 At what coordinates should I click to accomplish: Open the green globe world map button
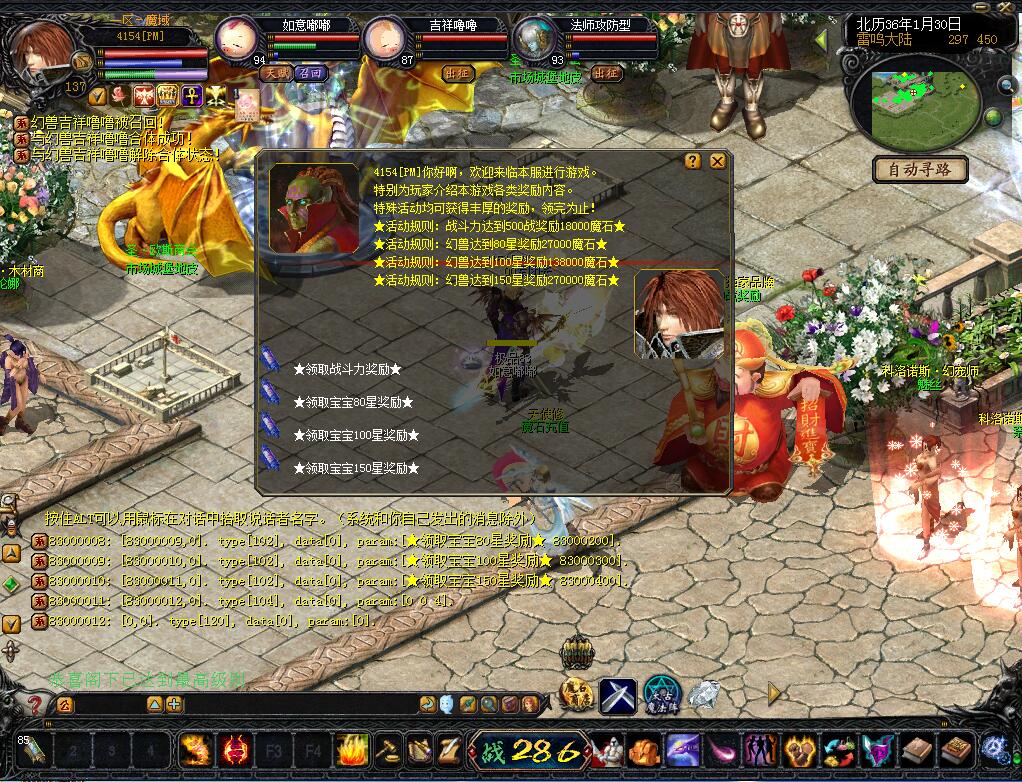[993, 118]
